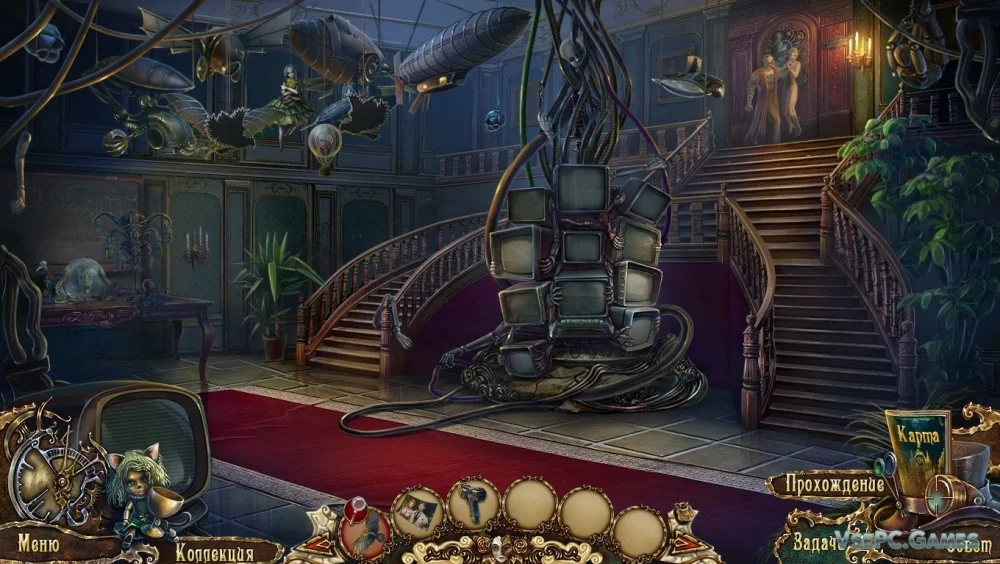The width and height of the screenshot is (1000, 564).
Task: Pick the photograph from the inventory
Action: [x=417, y=511]
